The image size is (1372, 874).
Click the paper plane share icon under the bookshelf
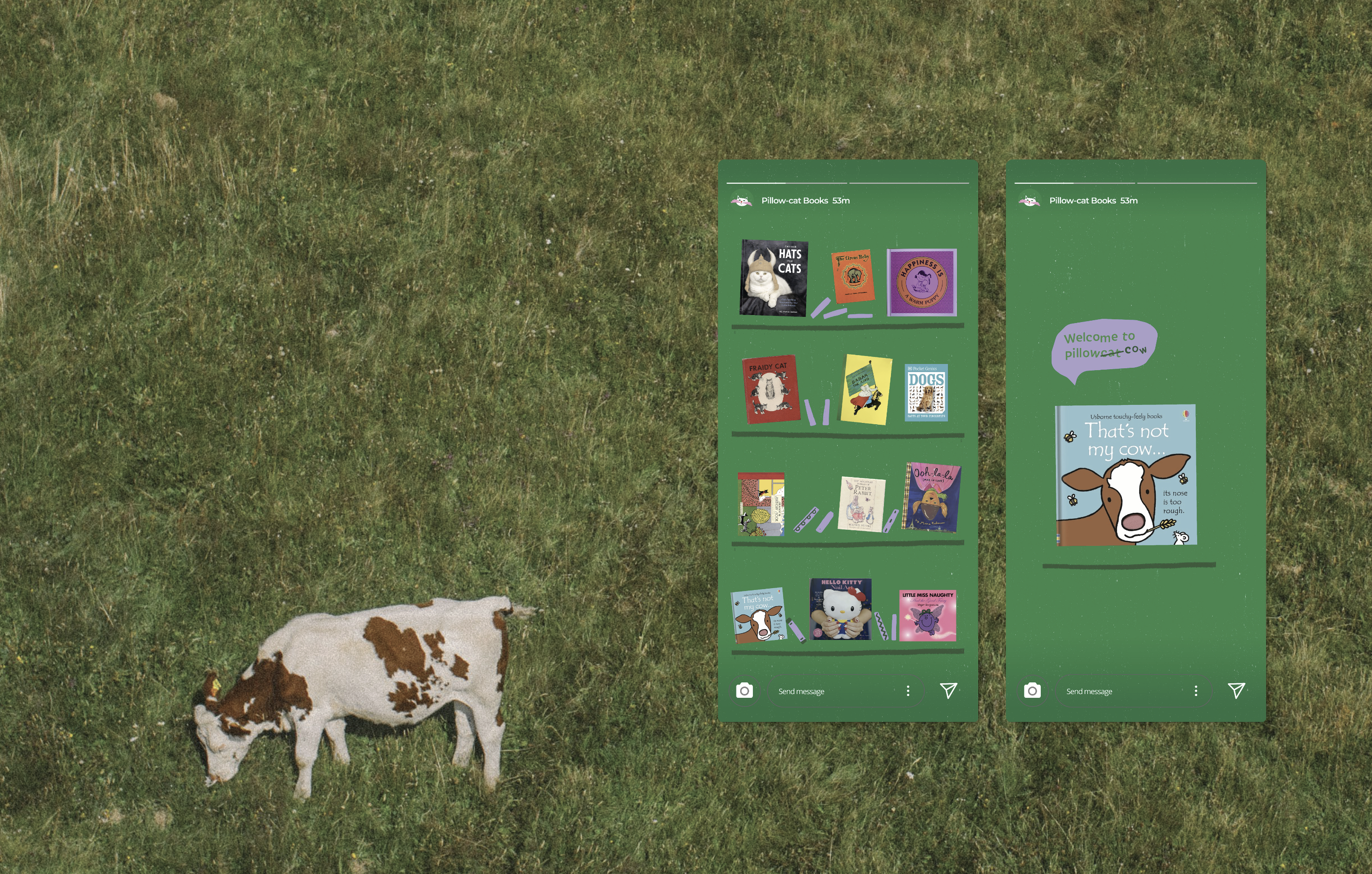click(x=948, y=691)
